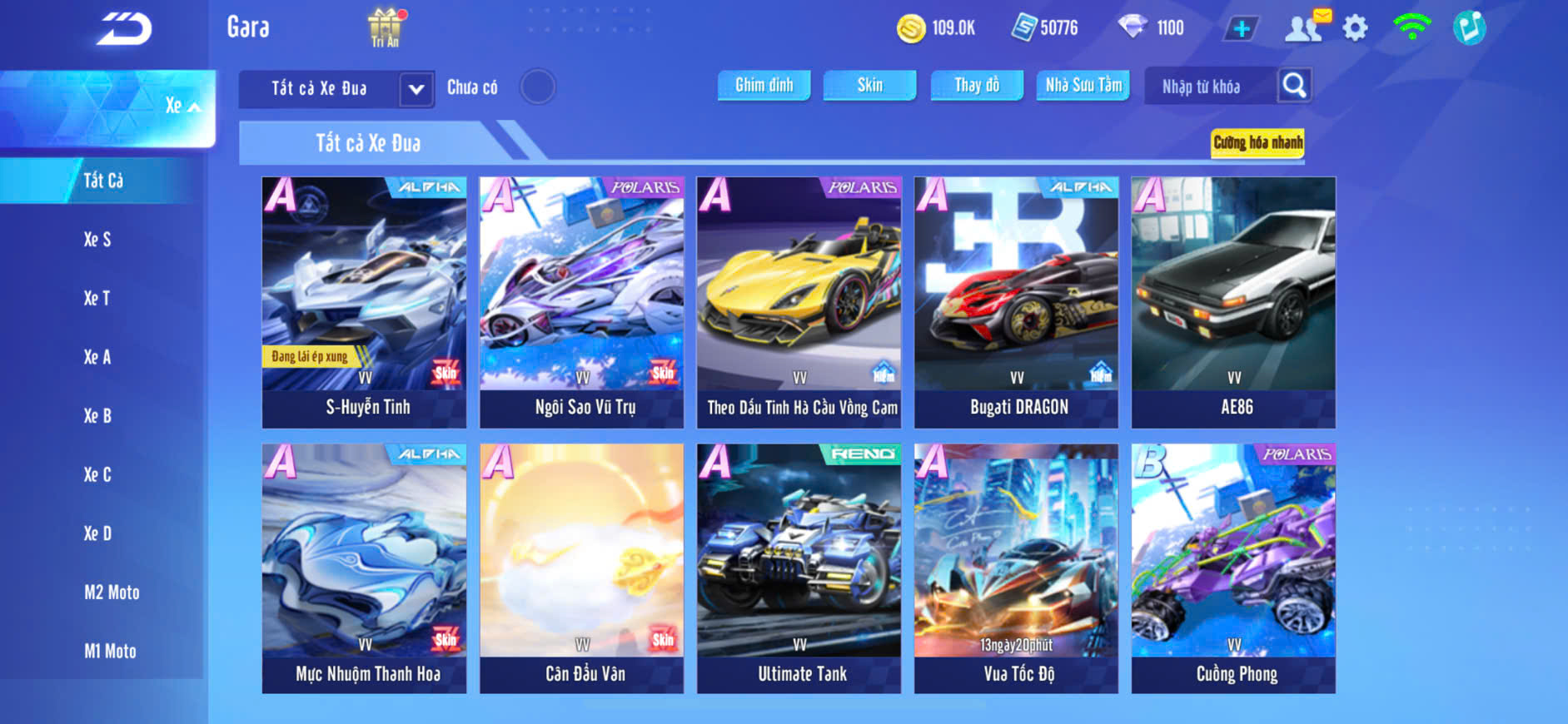Select the Thay đồ button
Viewport: 1568px width, 724px height.
tap(977, 86)
